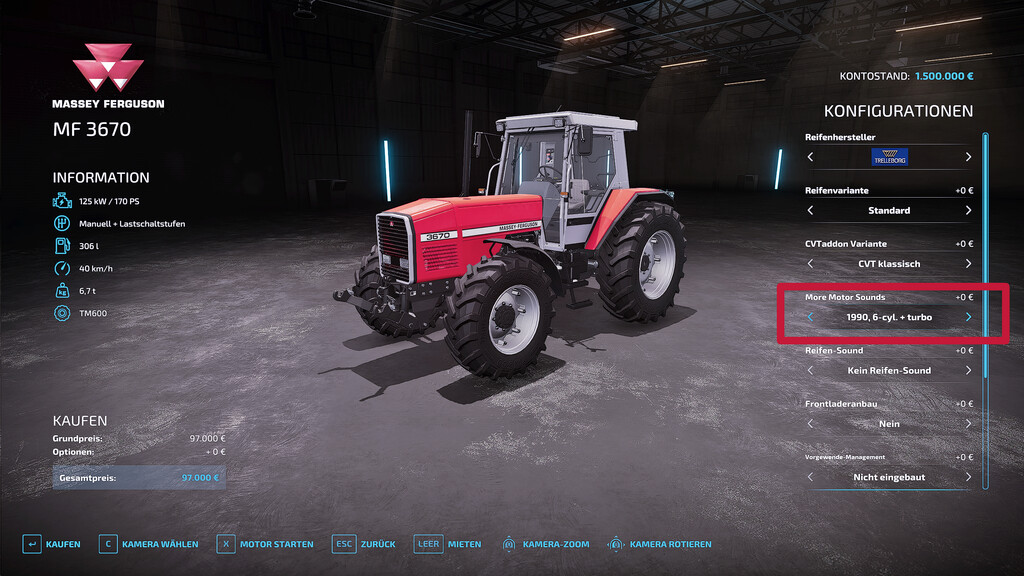Toggle Frontladeranbau with the left arrow
Screen dimensions: 1024x576
pos(810,424)
